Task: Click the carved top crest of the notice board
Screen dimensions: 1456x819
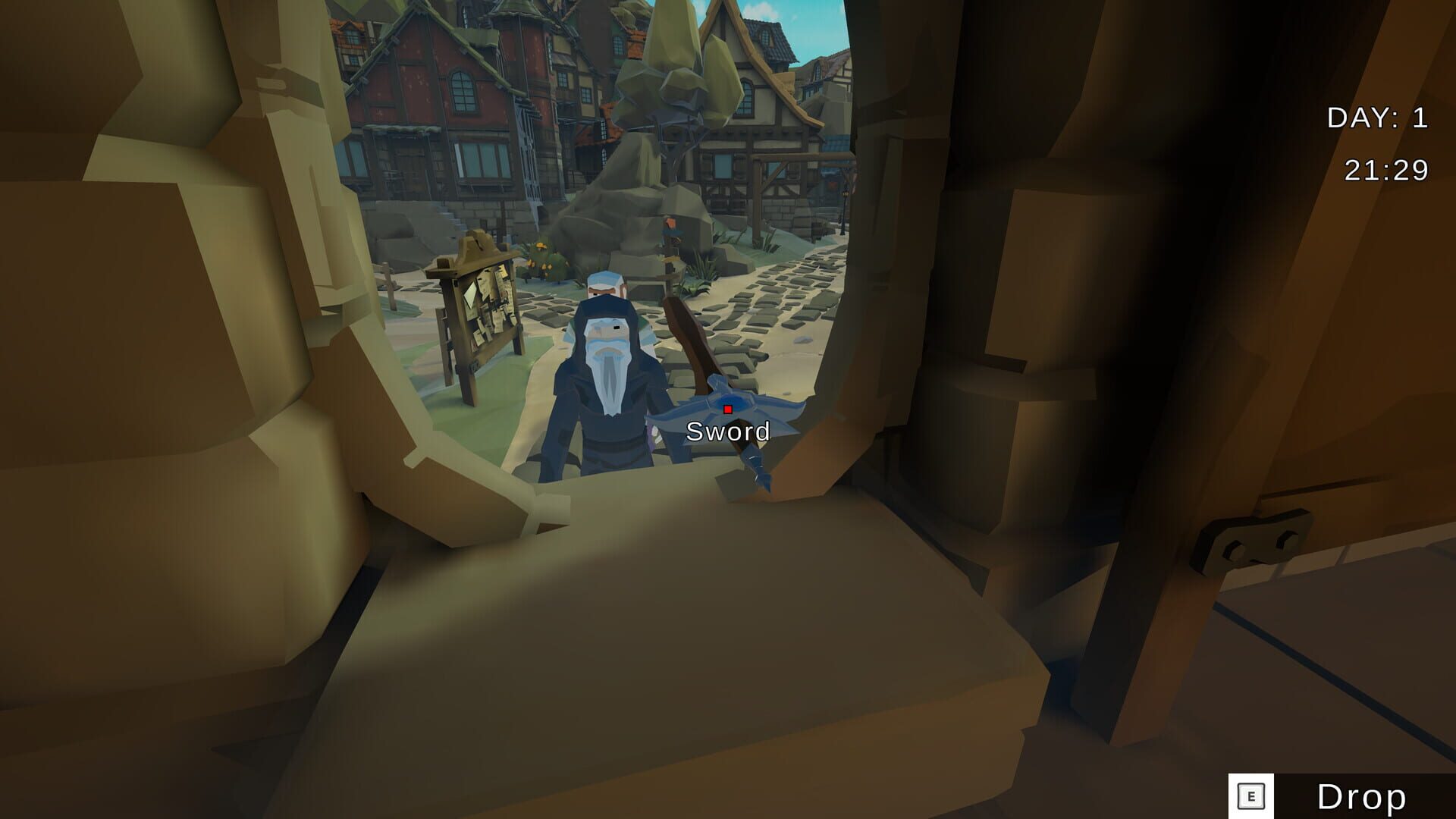Action: click(474, 243)
